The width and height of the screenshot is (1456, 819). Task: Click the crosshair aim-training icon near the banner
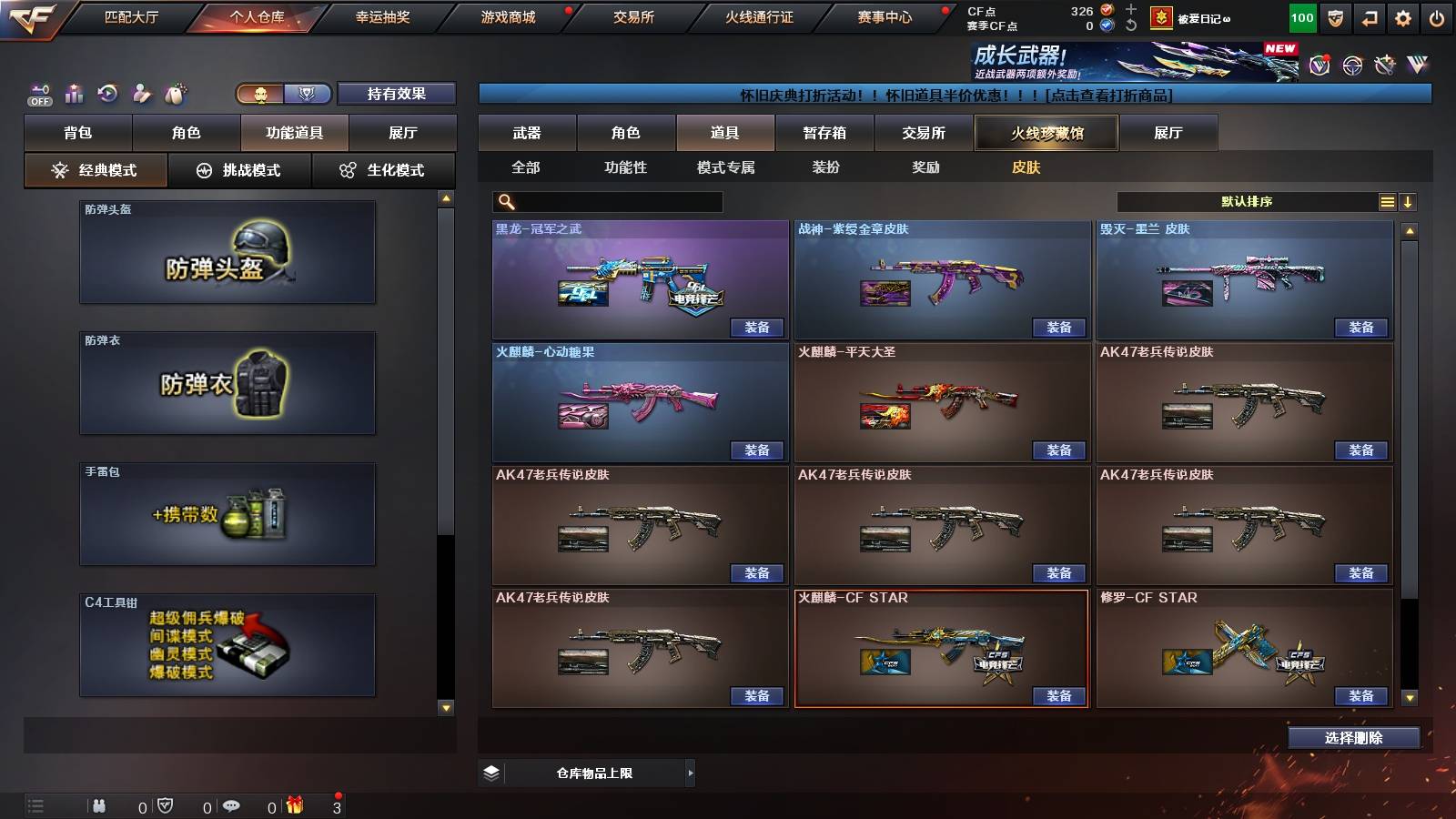(1354, 66)
